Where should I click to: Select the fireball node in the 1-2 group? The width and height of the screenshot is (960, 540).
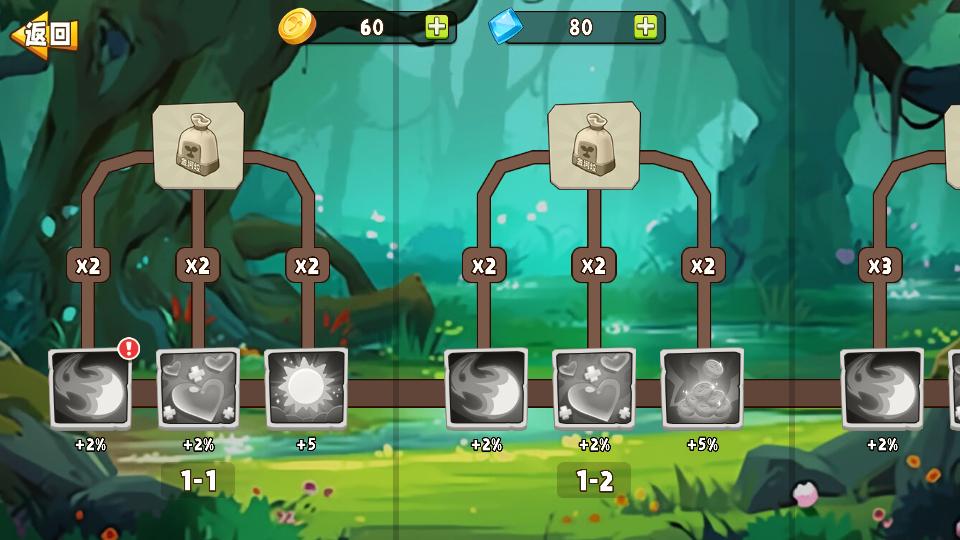click(486, 388)
